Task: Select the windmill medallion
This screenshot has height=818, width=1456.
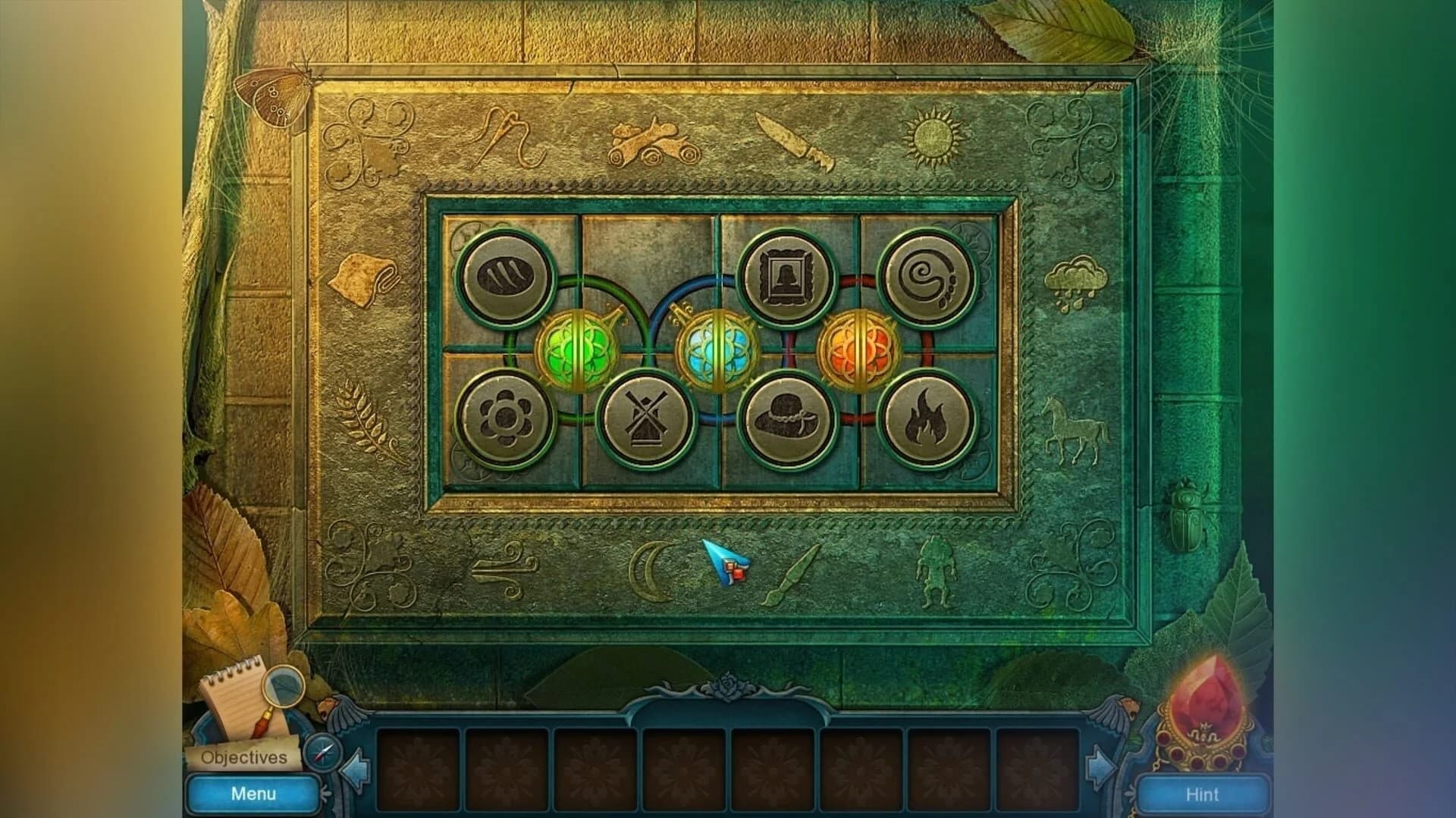Action: point(646,420)
